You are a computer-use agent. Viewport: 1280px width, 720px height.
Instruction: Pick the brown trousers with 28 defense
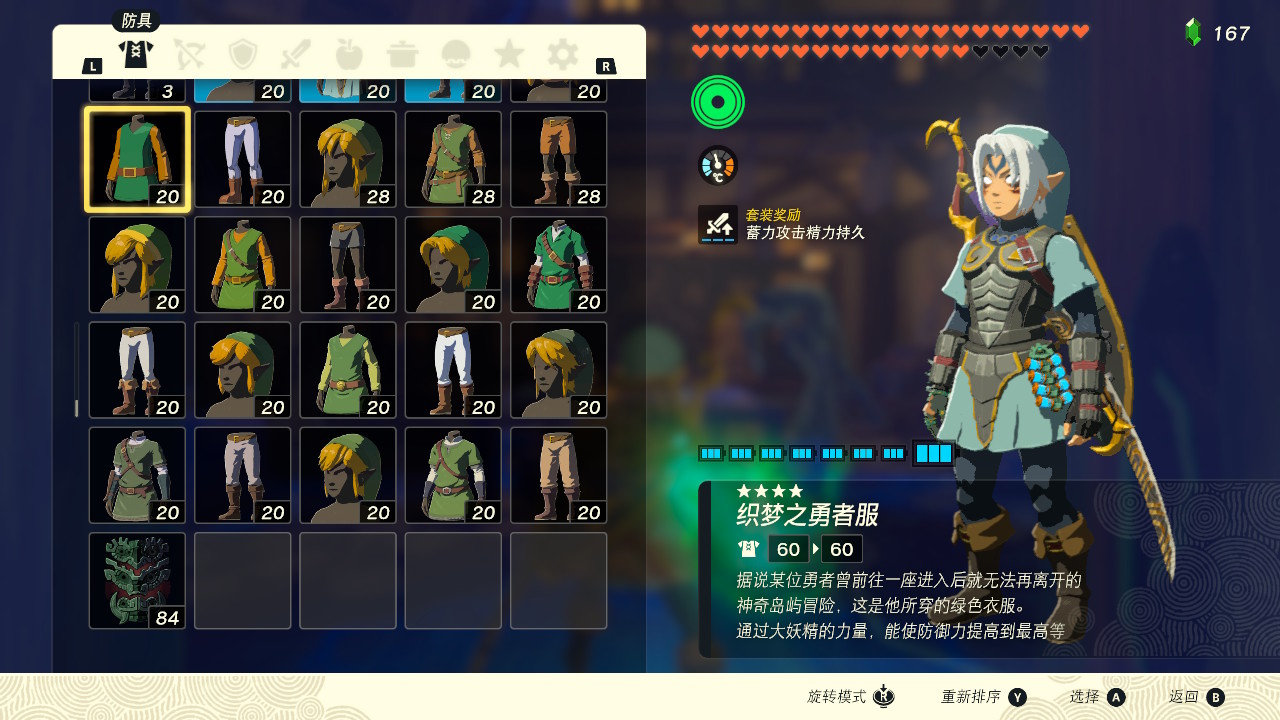click(558, 160)
